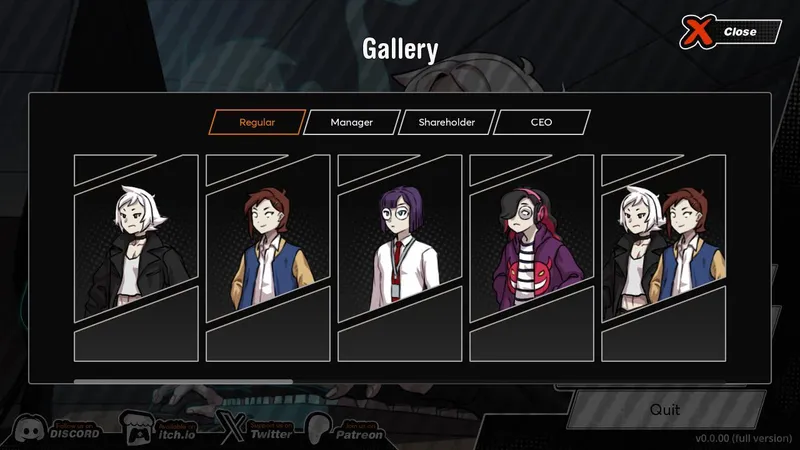Click the Quit button
This screenshot has width=800, height=450.
[x=664, y=410]
